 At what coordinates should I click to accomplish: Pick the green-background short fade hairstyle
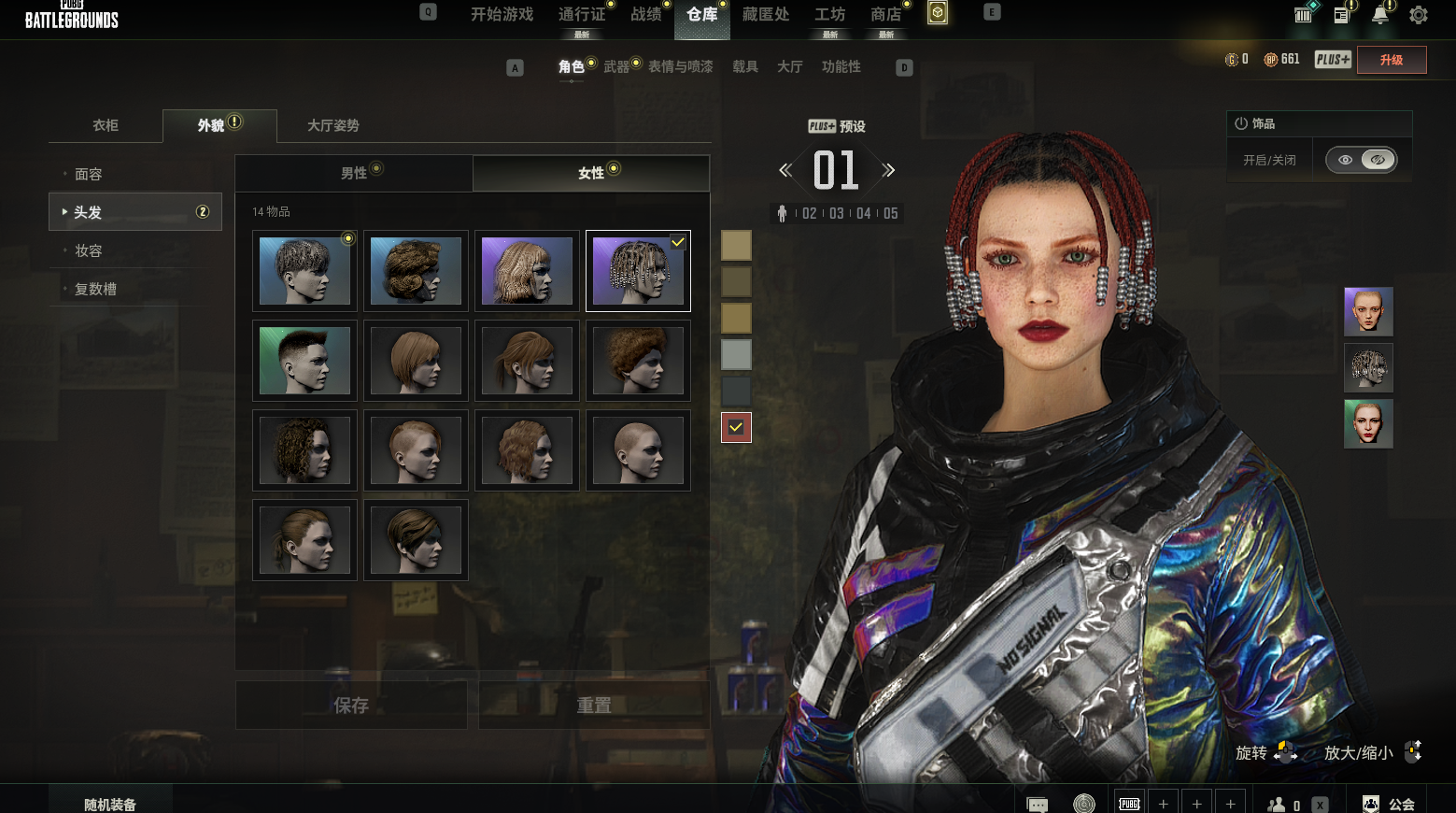click(x=304, y=361)
